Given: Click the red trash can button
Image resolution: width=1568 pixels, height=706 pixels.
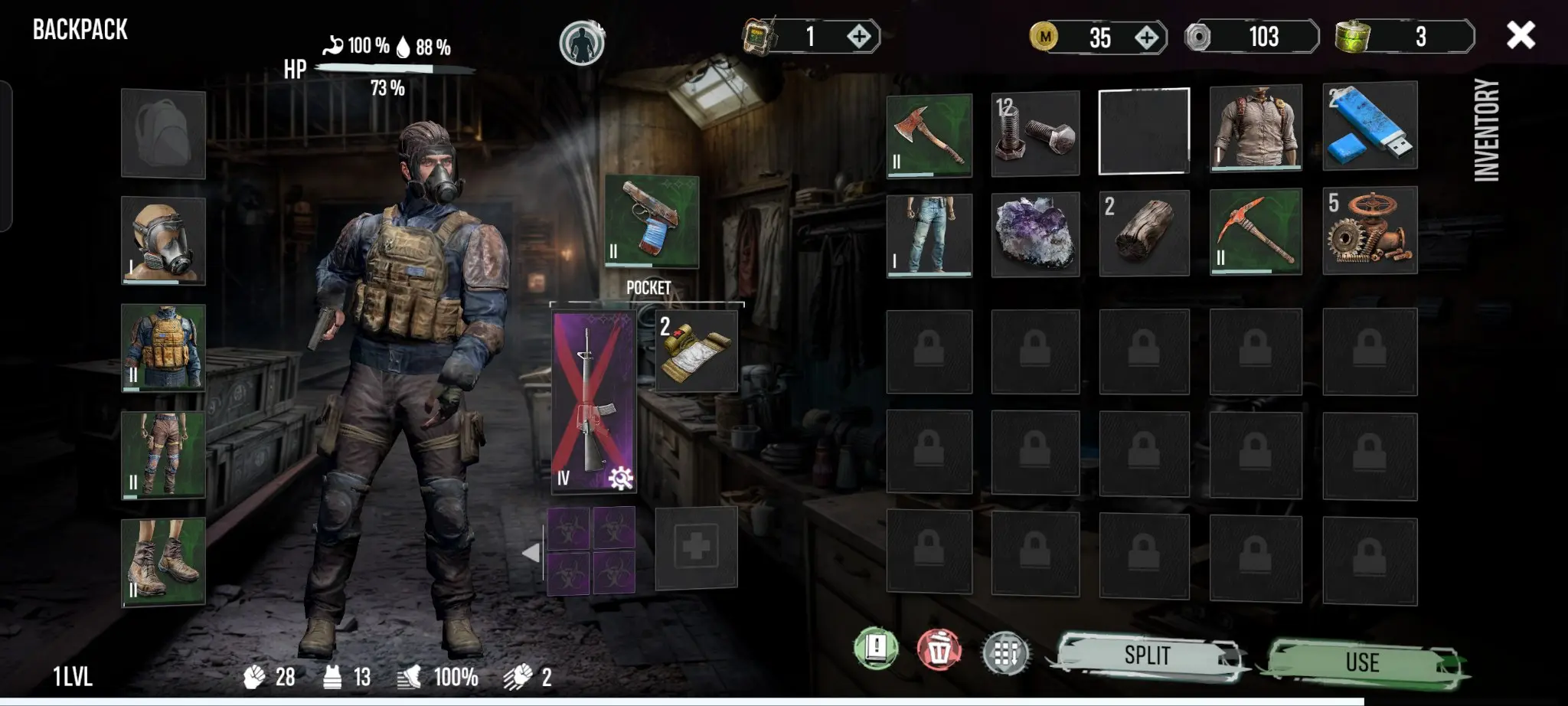Looking at the screenshot, I should point(939,651).
